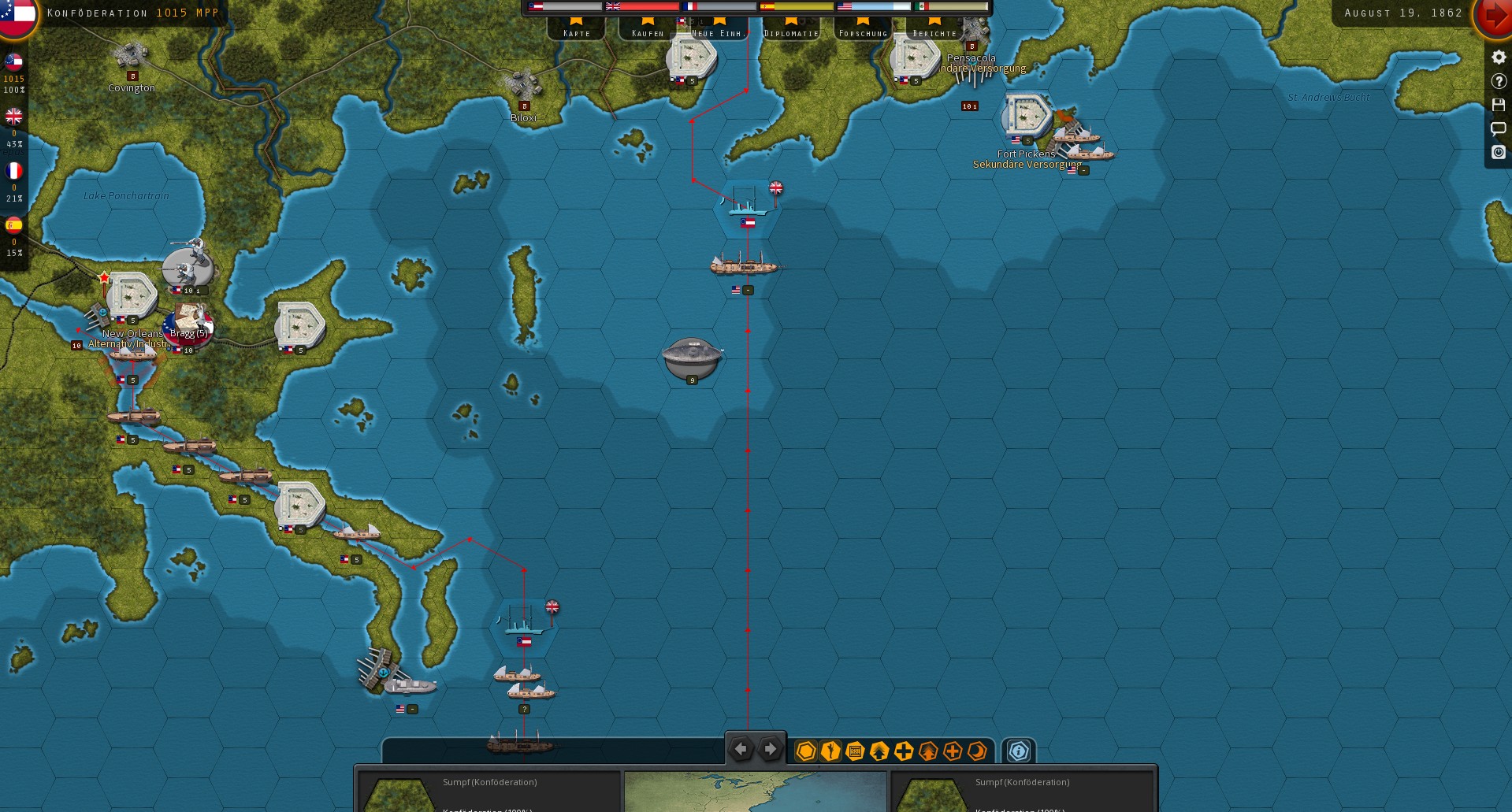Select next unit with right arrow
1512x812 pixels.
[x=770, y=749]
